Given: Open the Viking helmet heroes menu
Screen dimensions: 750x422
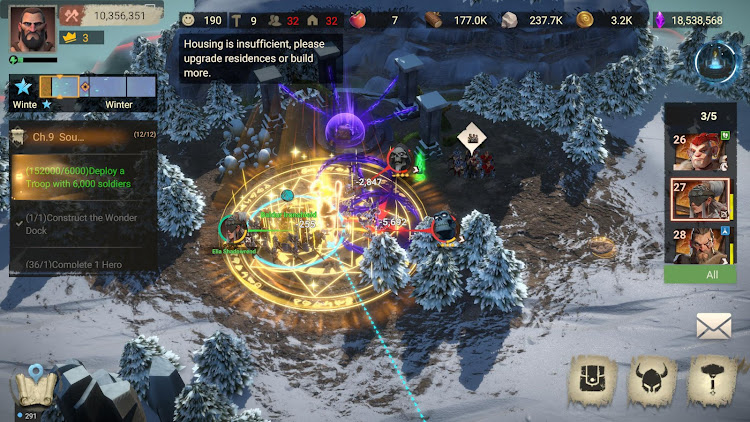Looking at the screenshot, I should (x=652, y=380).
